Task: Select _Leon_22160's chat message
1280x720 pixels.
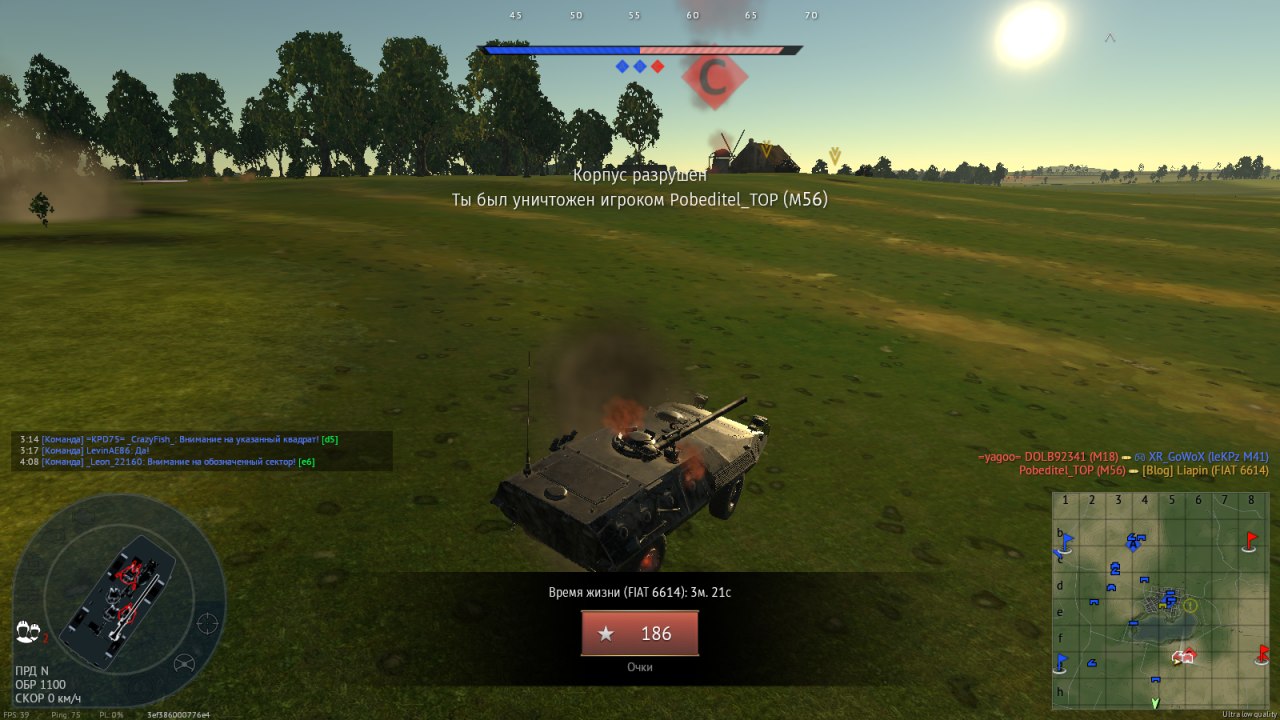Action: (167, 462)
